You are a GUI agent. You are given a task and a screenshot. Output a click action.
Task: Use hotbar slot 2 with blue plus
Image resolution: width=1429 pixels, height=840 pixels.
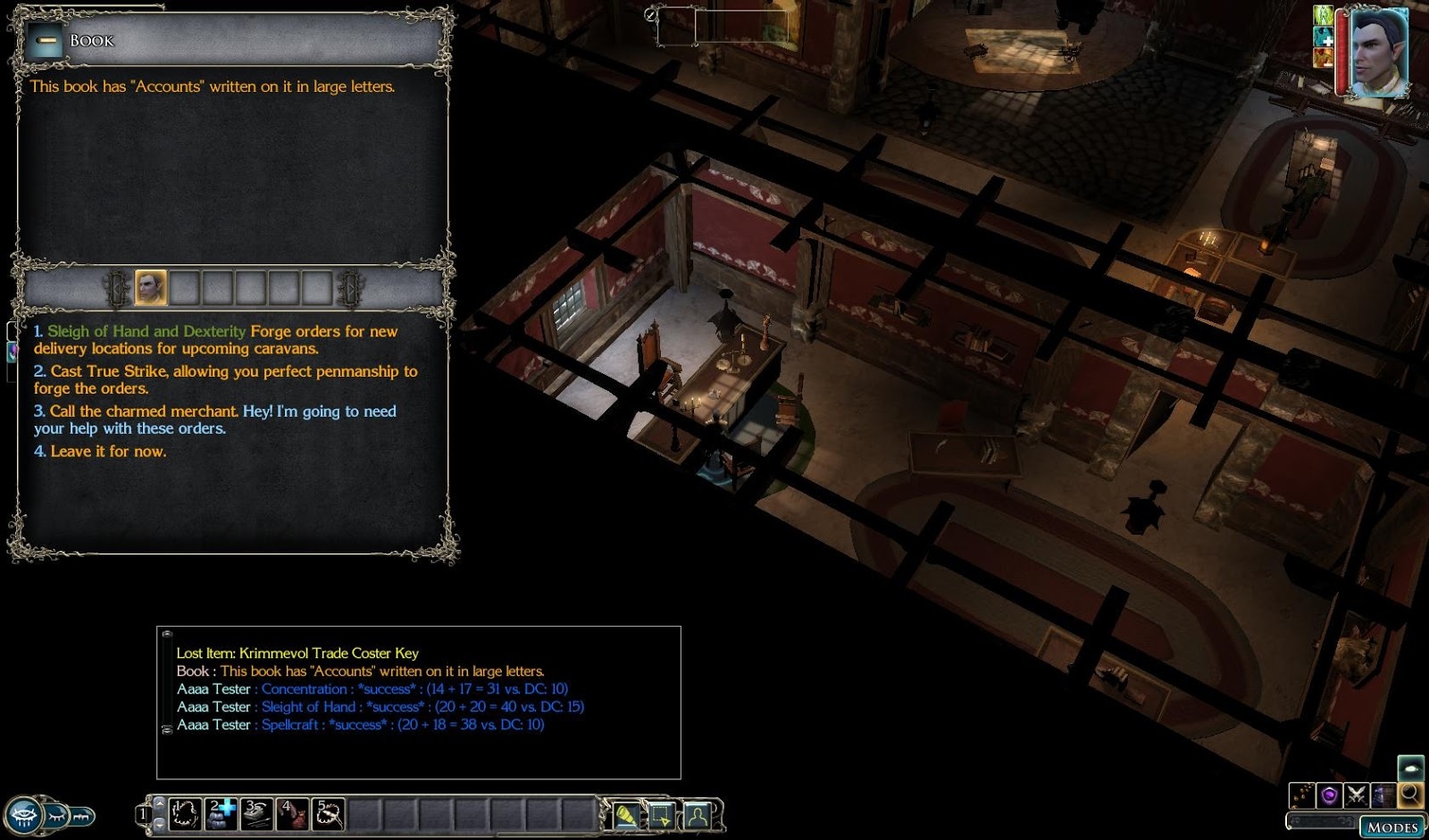(x=221, y=814)
